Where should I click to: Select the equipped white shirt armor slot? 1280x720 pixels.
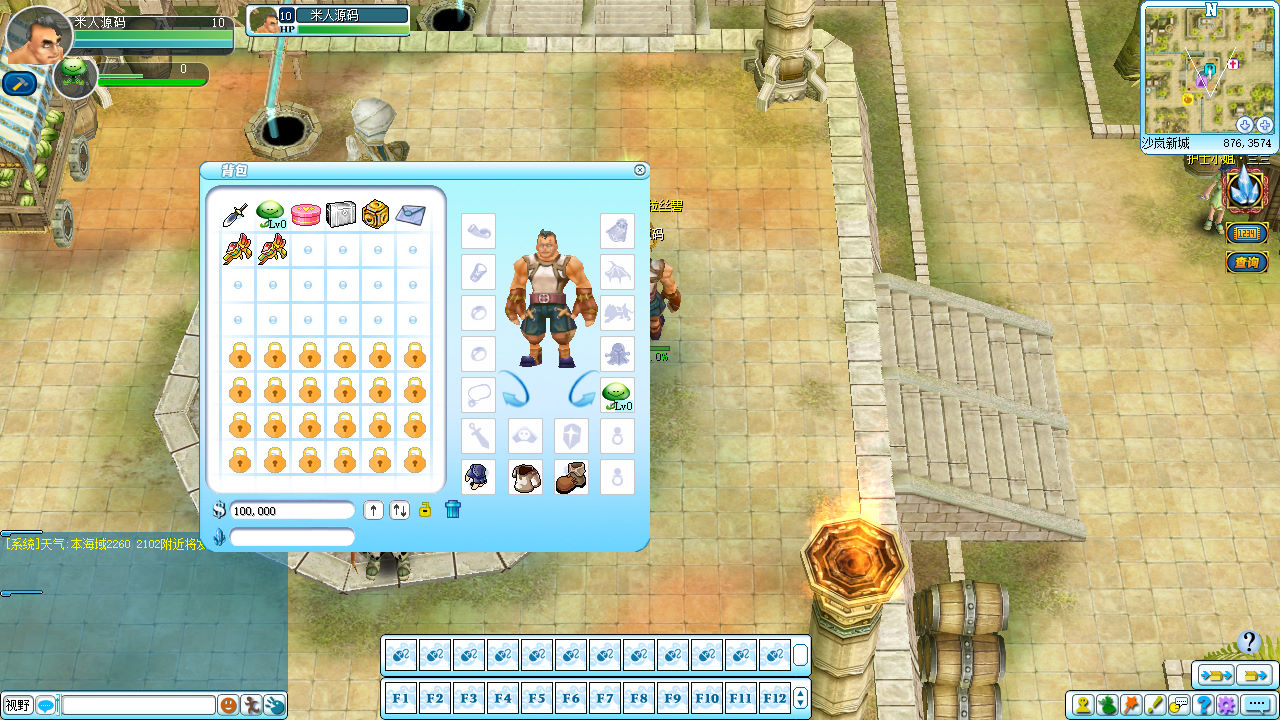tap(525, 477)
